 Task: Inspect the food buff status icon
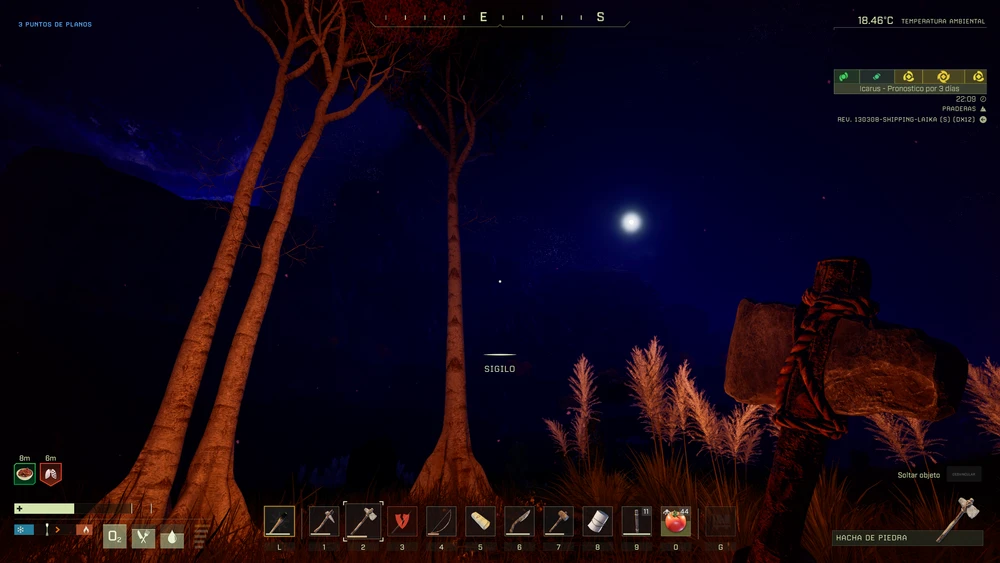pos(25,474)
